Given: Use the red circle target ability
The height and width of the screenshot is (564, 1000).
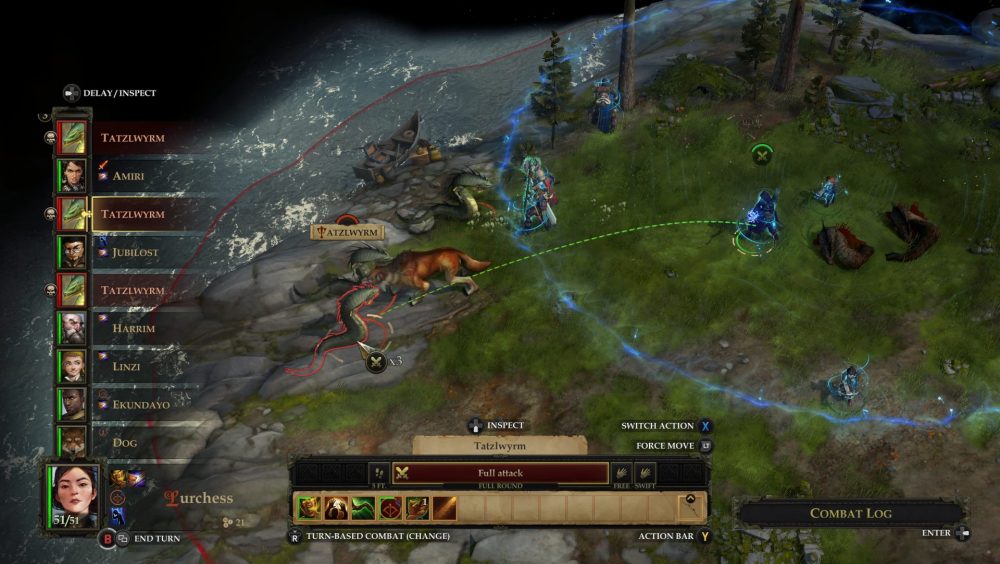Looking at the screenshot, I should coord(390,508).
